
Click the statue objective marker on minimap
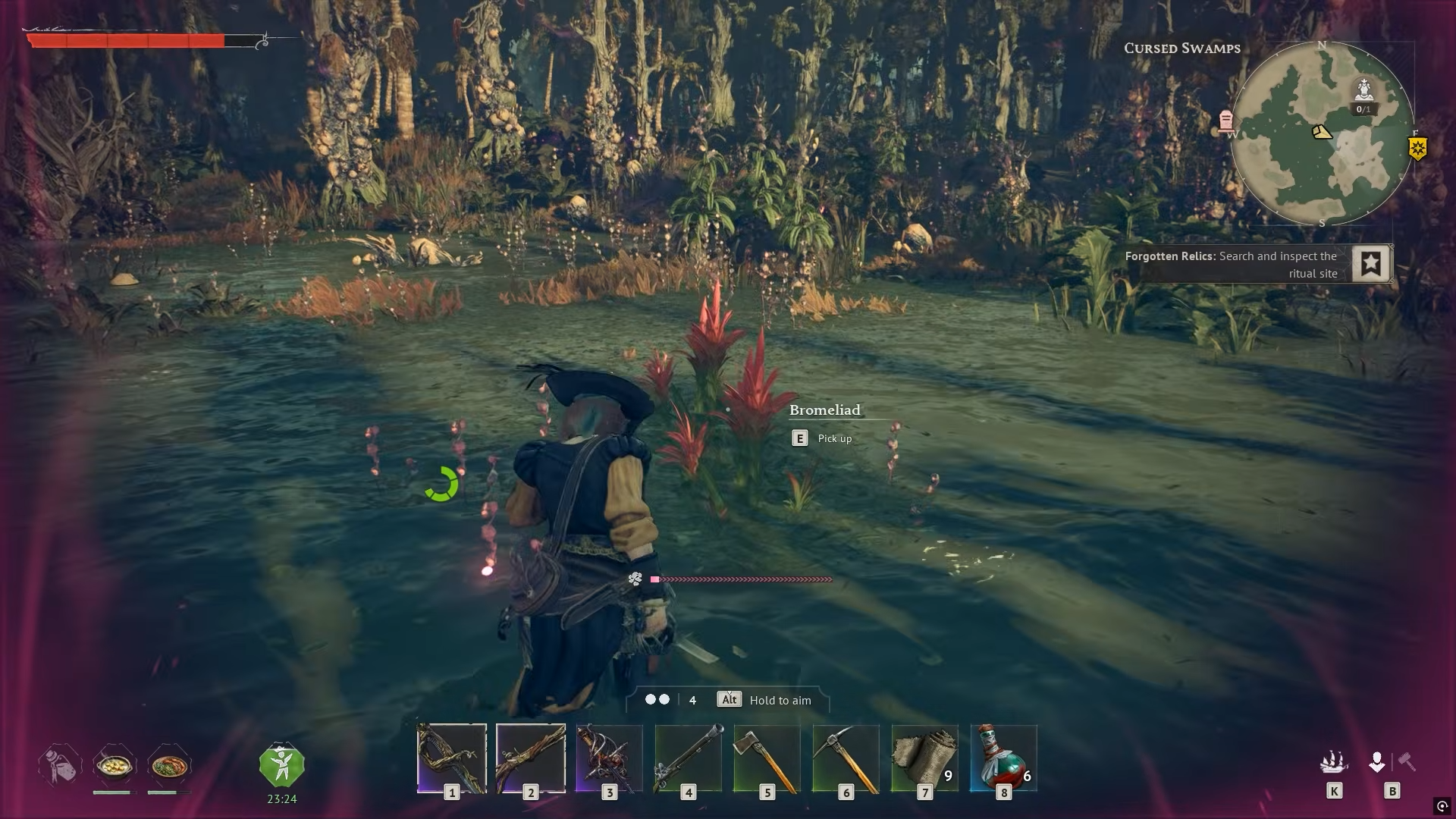pos(1363,91)
